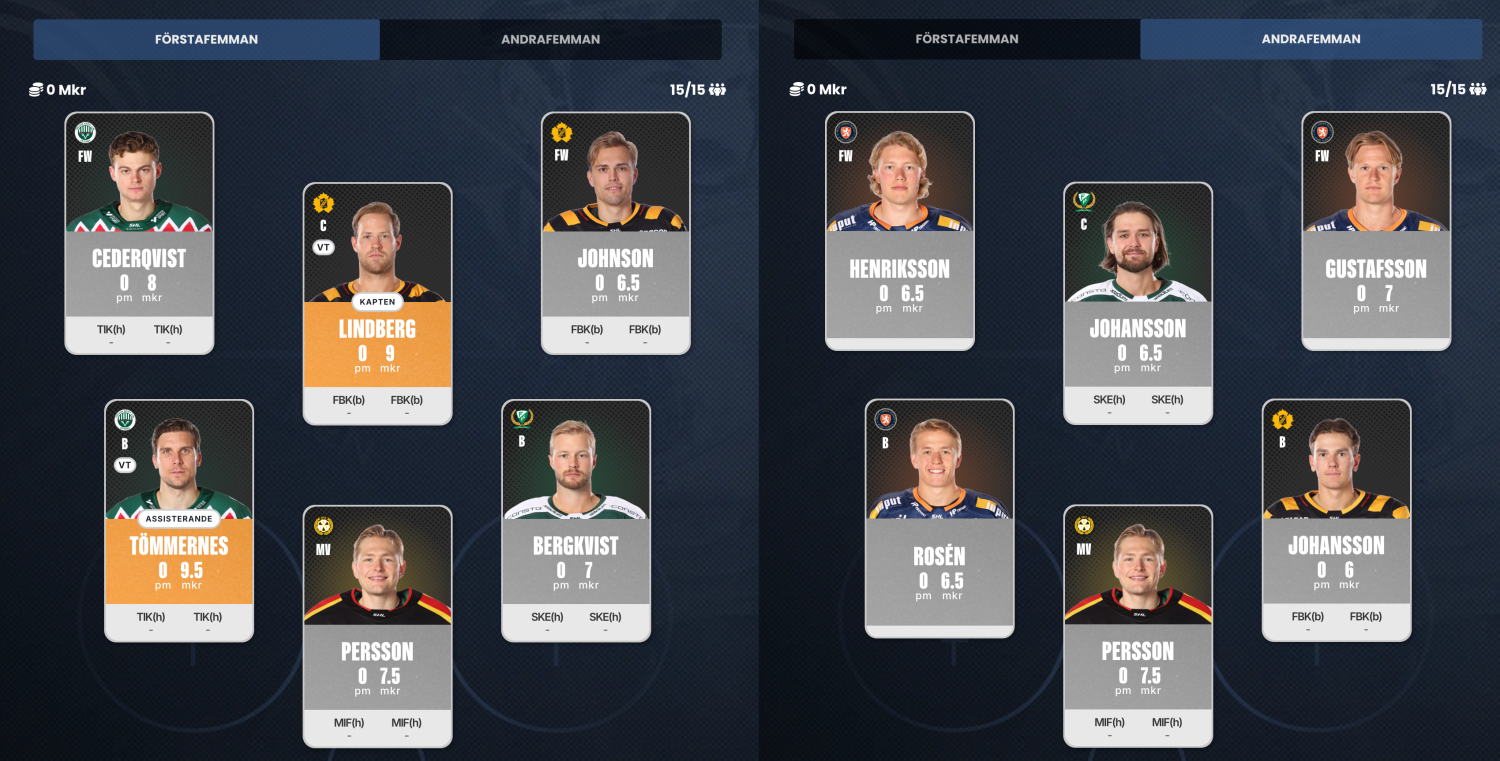
Task: Open the highlighted Andrafemman tab
Action: point(1310,40)
